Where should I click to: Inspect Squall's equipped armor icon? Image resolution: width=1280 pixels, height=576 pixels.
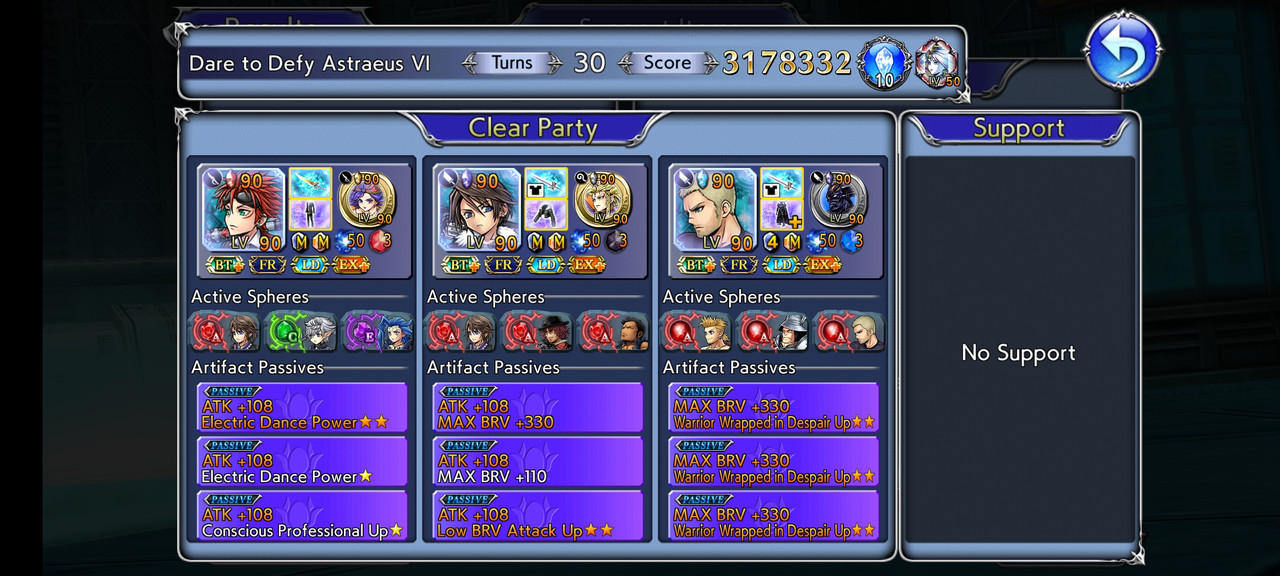coord(545,214)
